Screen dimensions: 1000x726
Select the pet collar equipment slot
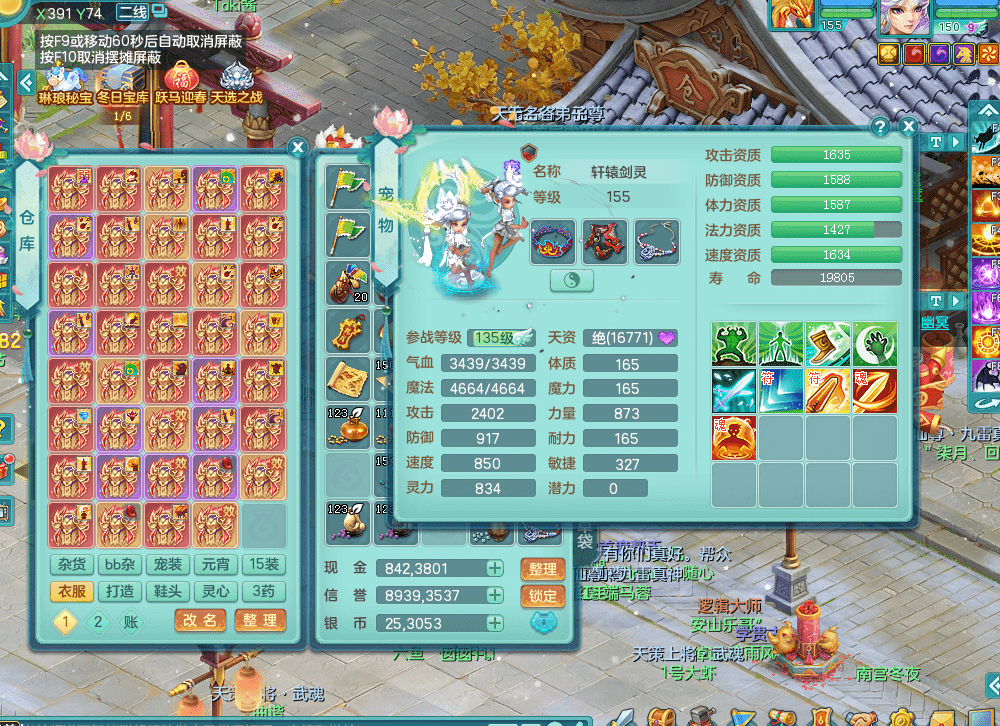[x=553, y=243]
